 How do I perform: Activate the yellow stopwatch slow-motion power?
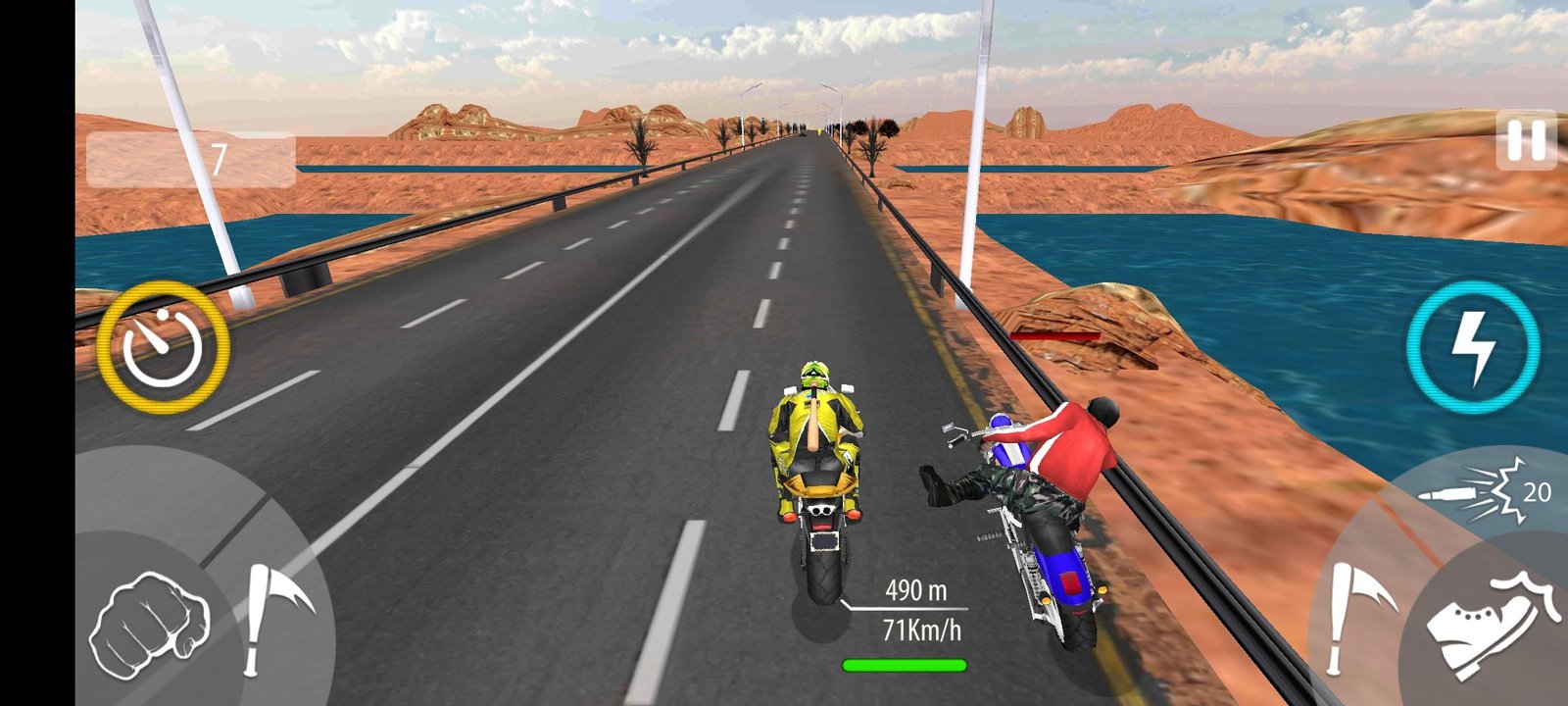coord(163,346)
